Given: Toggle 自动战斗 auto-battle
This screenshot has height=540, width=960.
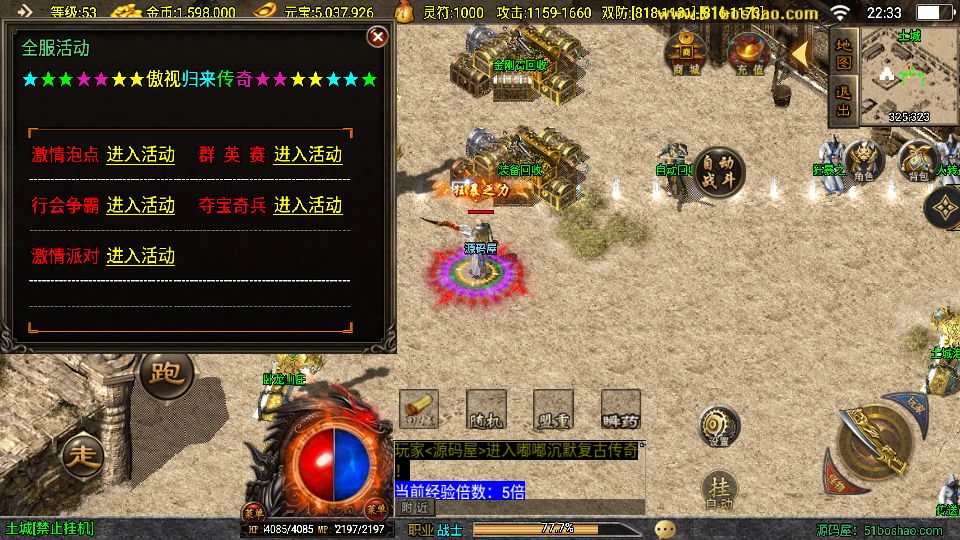Looking at the screenshot, I should pyautogui.click(x=720, y=171).
